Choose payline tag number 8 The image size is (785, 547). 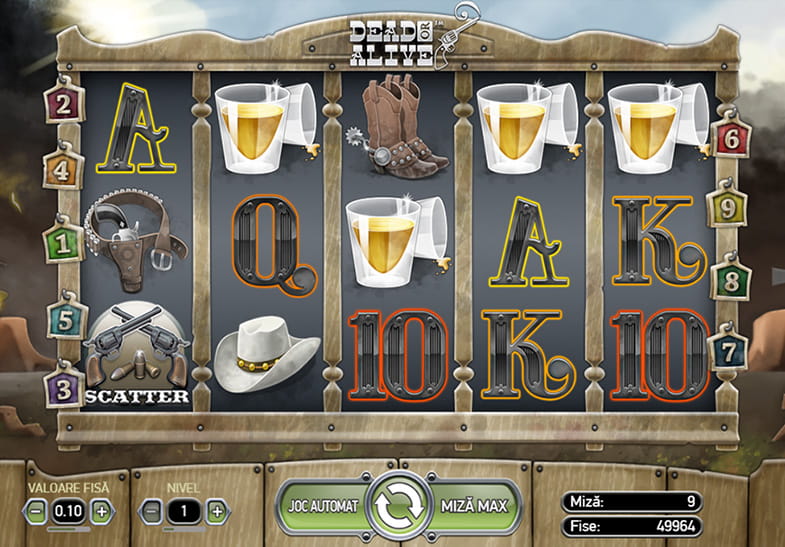(729, 281)
